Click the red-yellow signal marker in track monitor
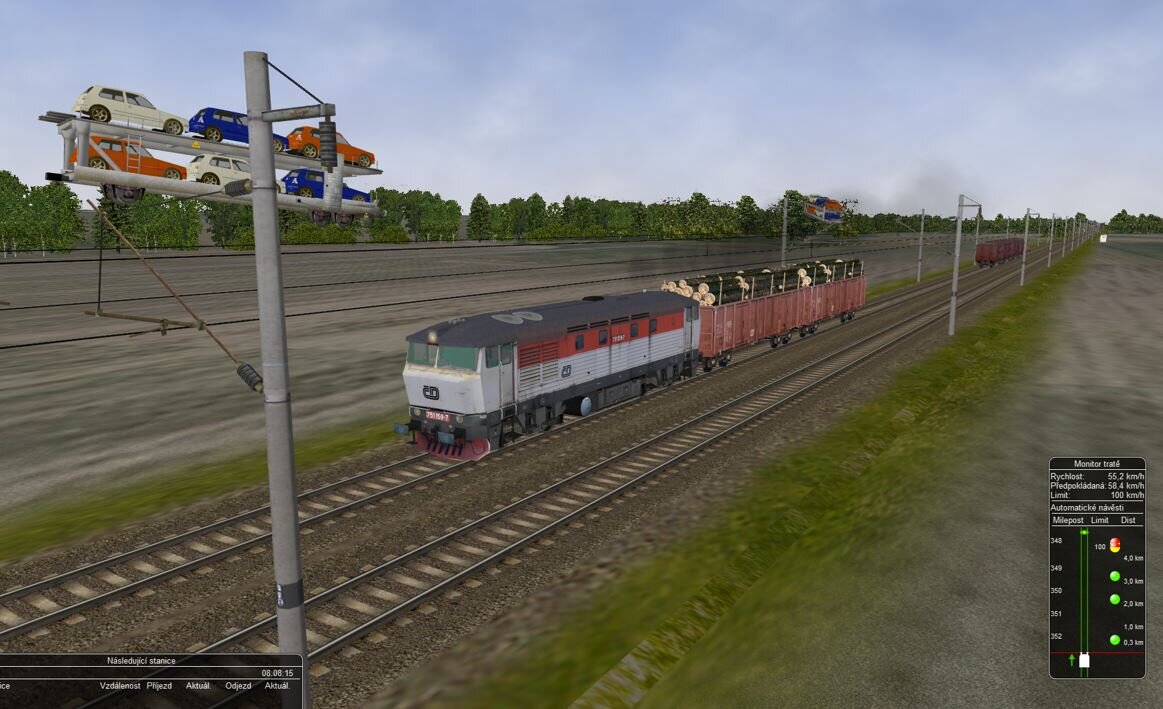1163x709 pixels. coord(1115,545)
